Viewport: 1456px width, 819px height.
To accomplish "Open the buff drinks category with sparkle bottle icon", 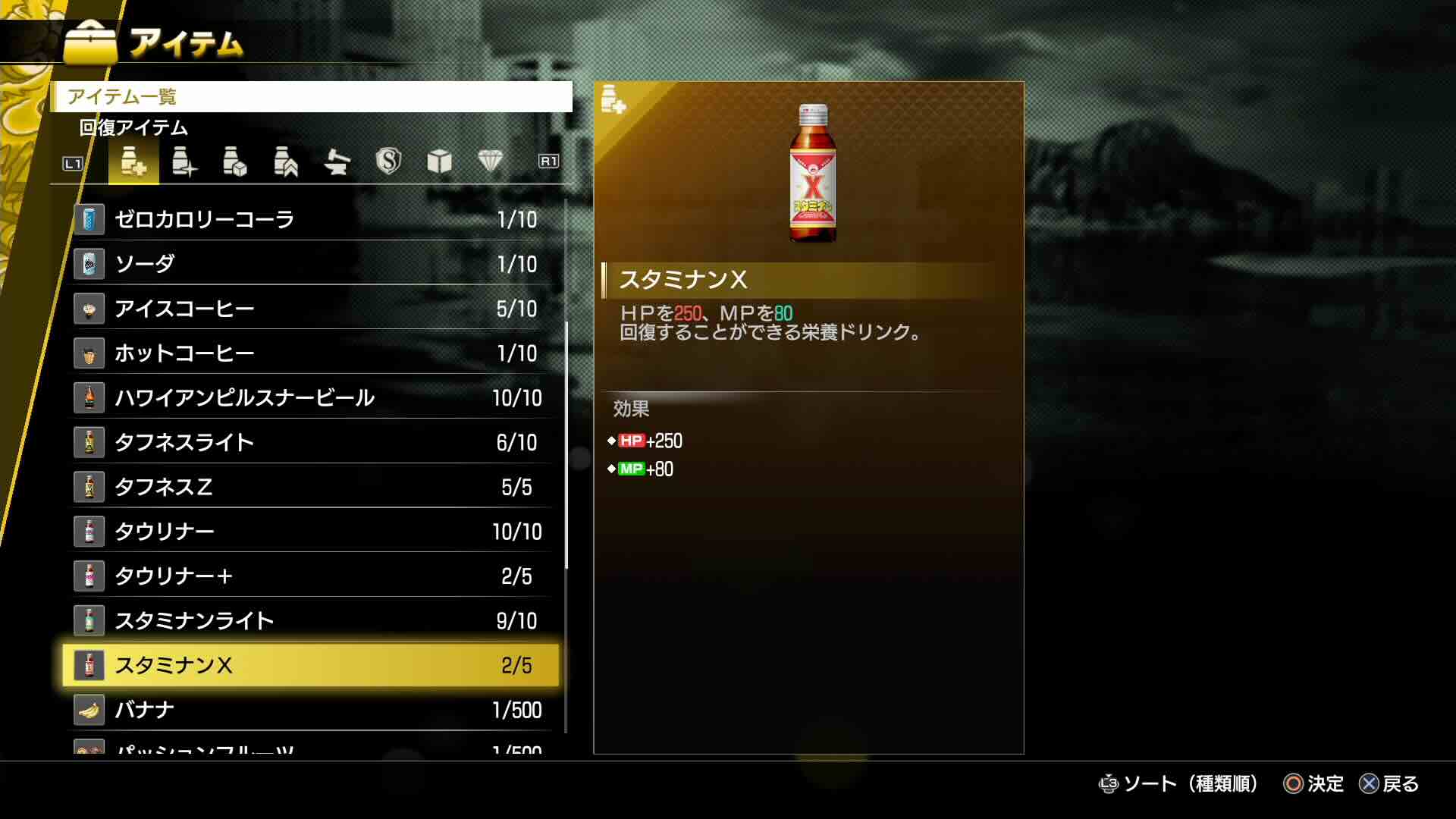I will (x=186, y=162).
